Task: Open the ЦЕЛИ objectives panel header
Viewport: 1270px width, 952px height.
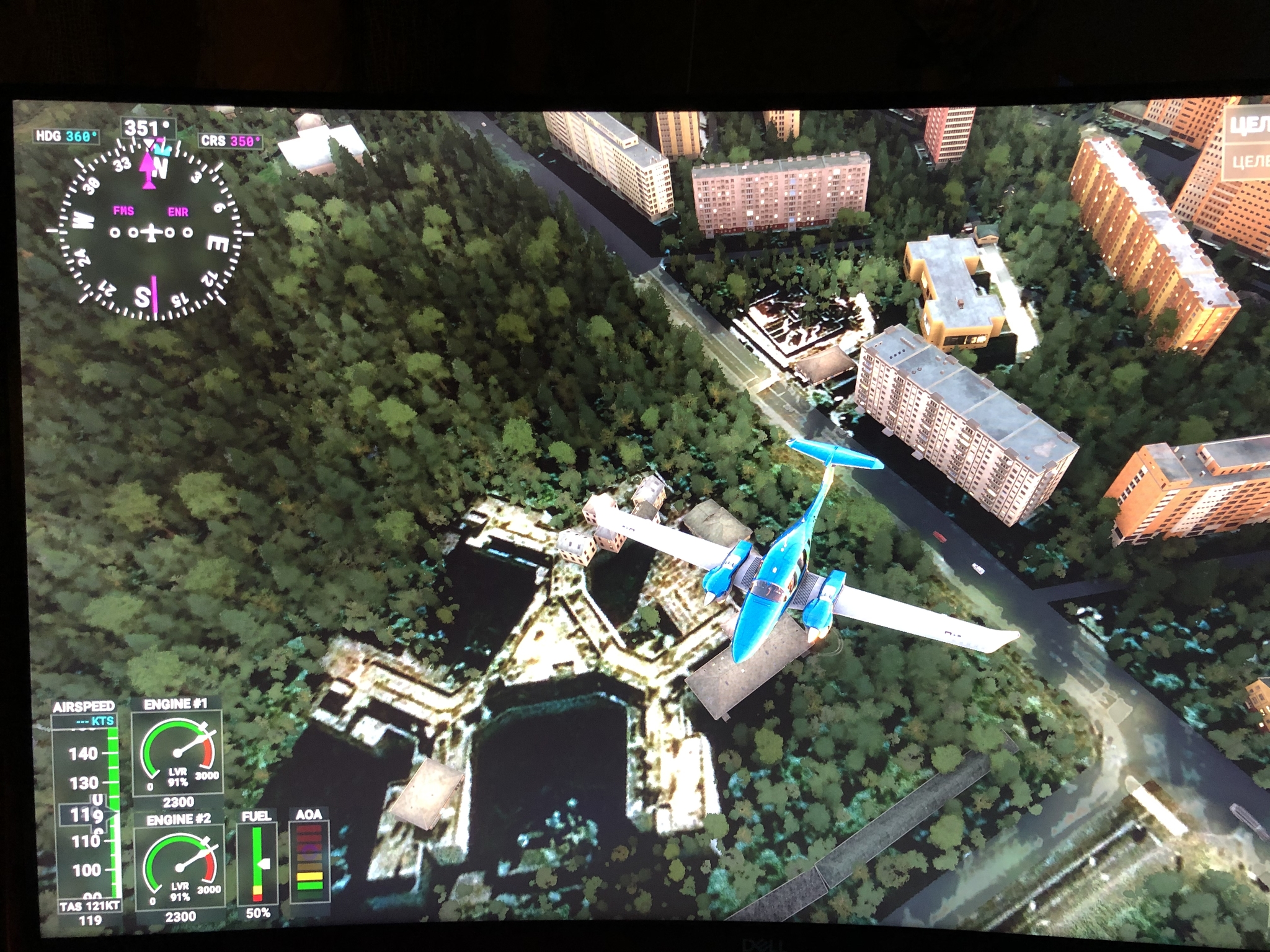Action: (x=1249, y=126)
